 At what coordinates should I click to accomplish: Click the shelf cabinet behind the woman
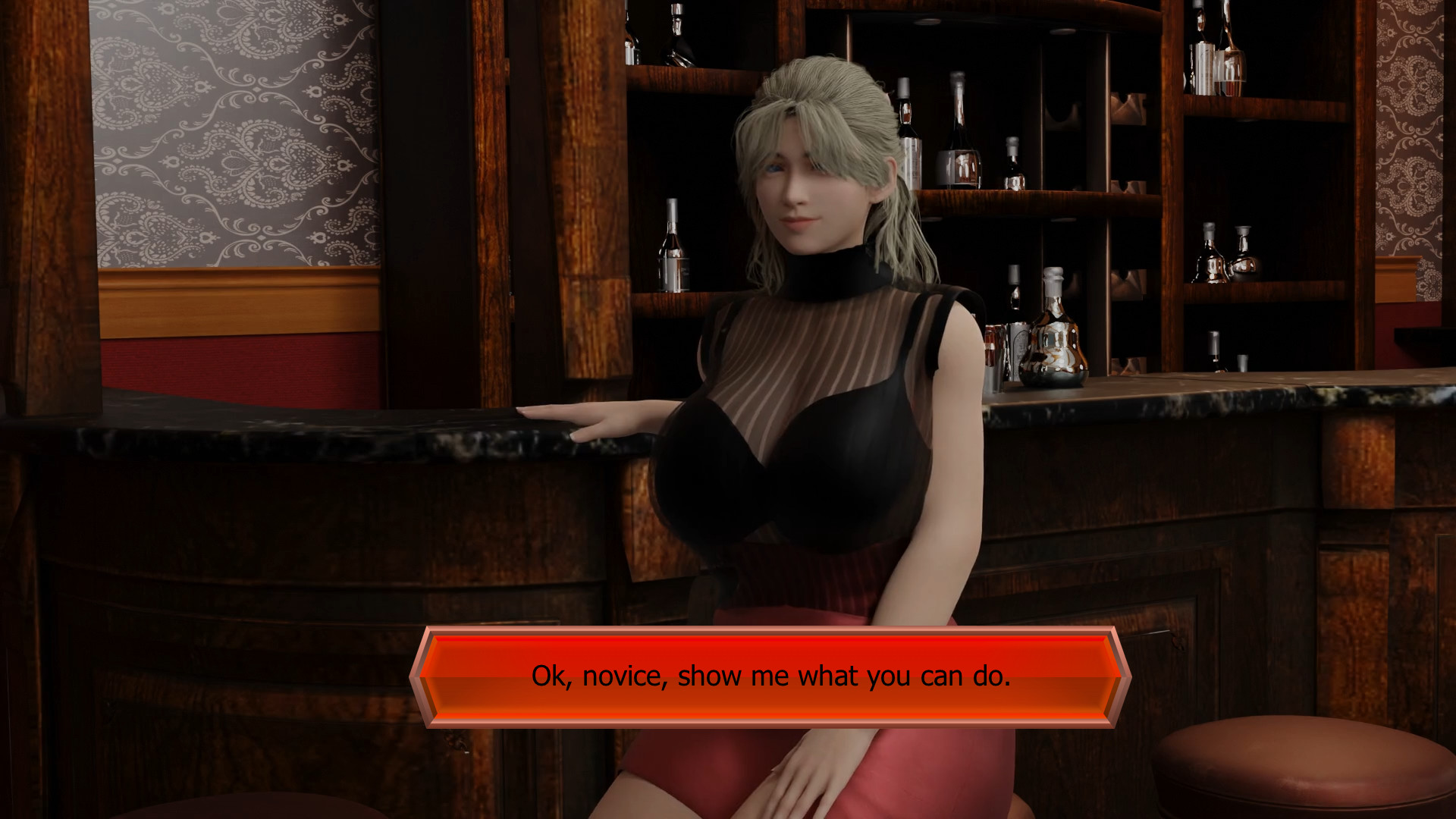(x=1100, y=190)
